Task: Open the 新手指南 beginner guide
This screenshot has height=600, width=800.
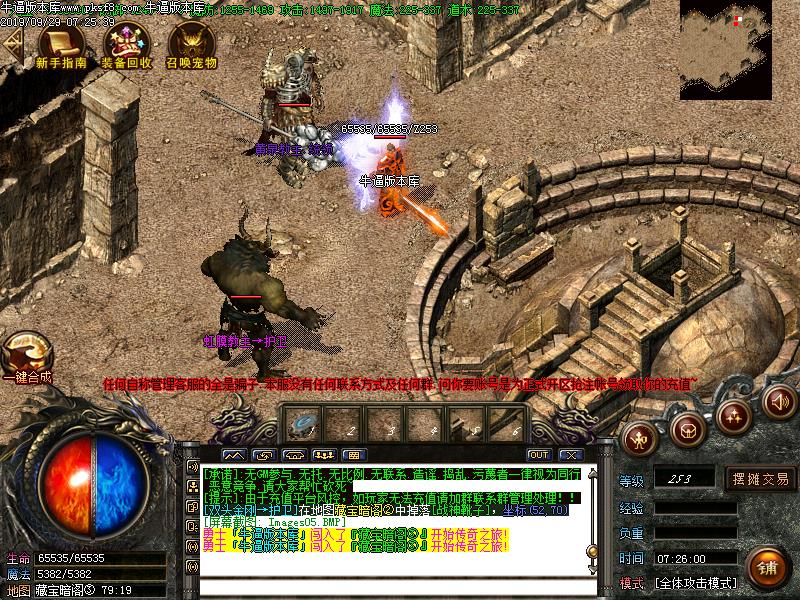Action: (61, 45)
